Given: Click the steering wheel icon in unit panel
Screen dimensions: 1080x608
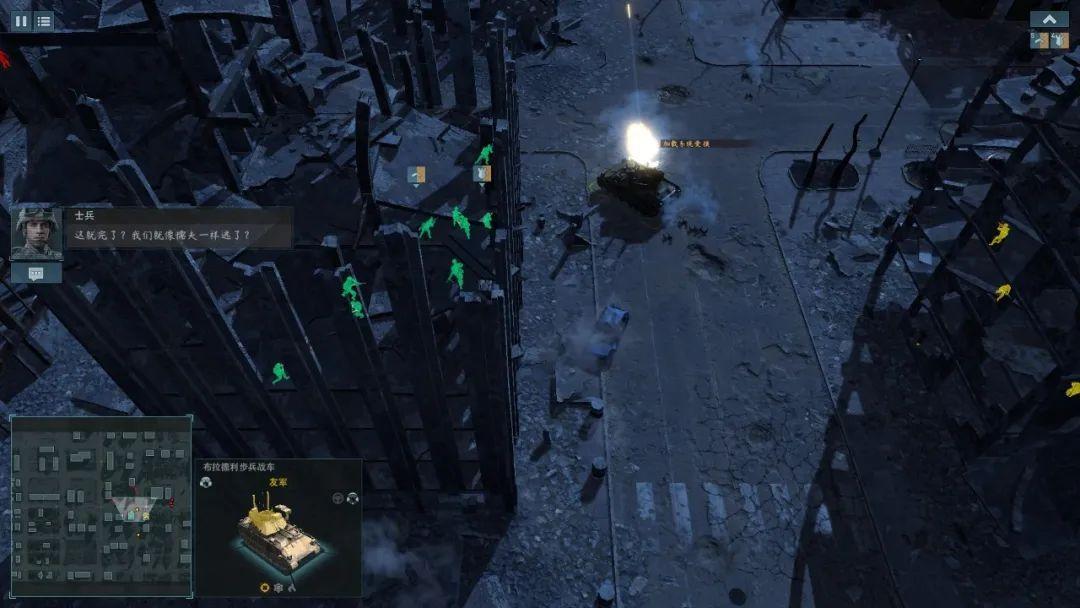Looking at the screenshot, I should (x=337, y=497).
